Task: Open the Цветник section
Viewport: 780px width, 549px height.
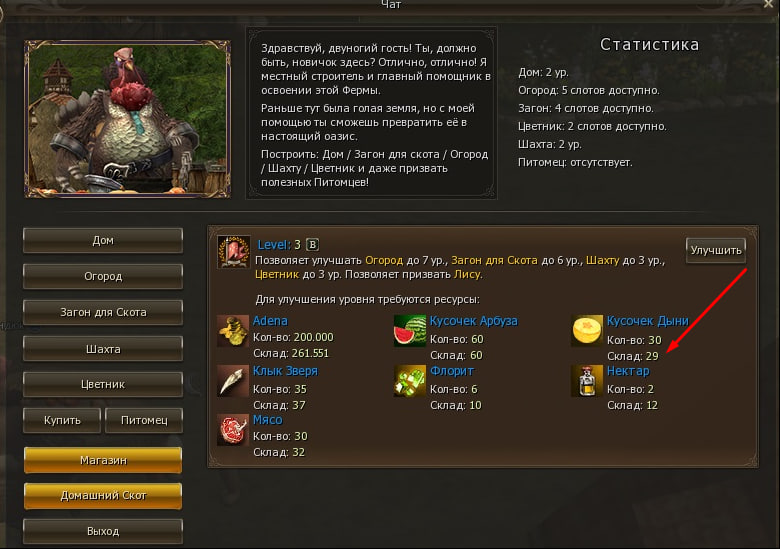Action: [x=102, y=384]
